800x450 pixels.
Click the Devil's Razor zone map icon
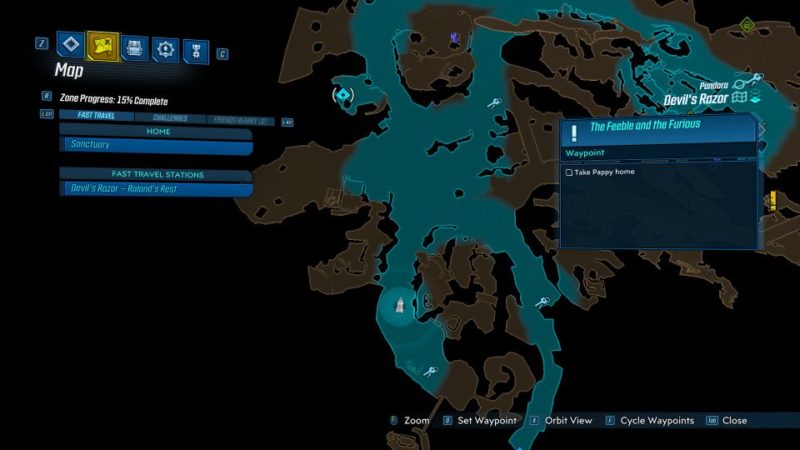740,99
